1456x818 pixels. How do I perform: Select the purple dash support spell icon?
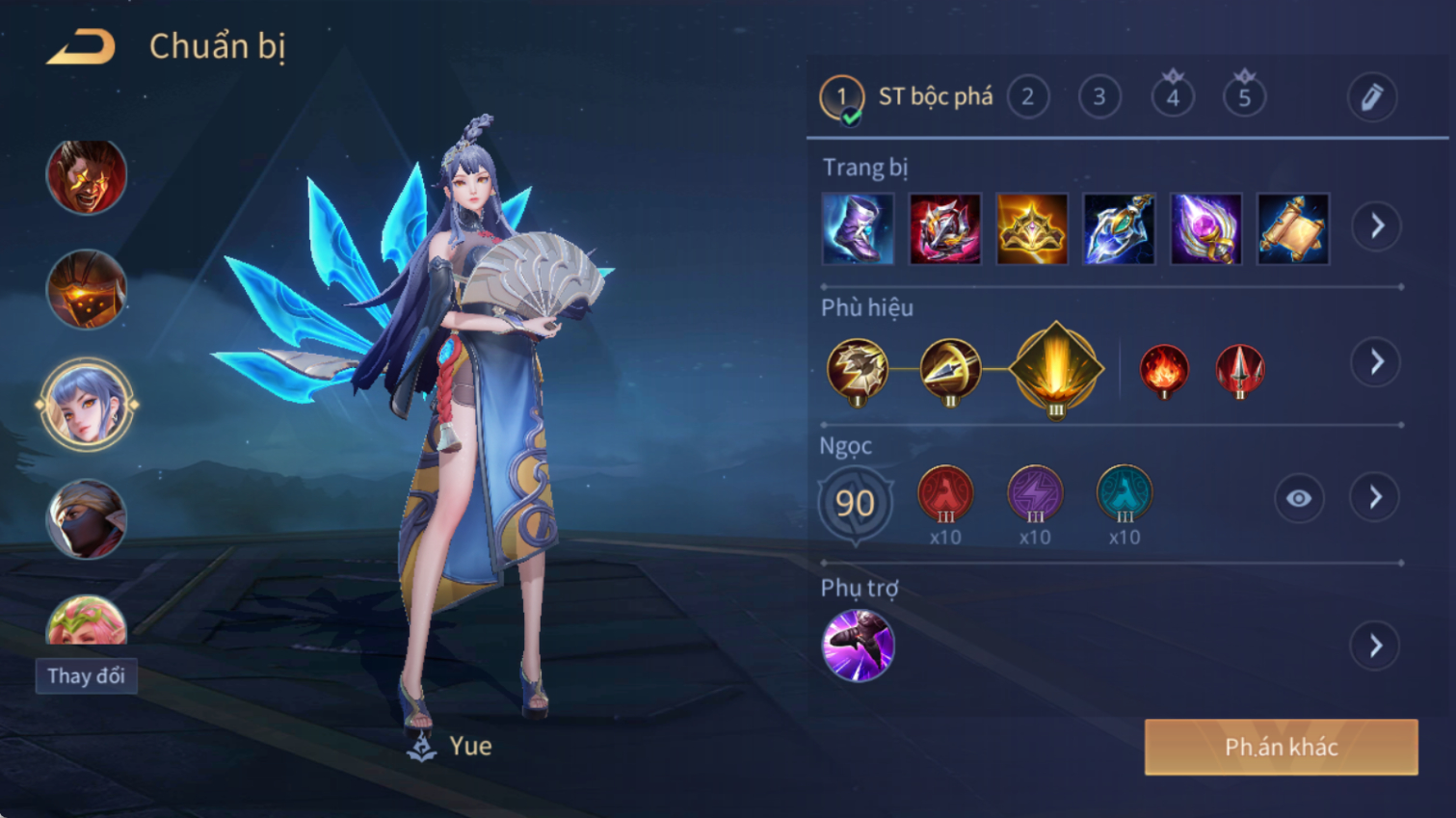click(858, 646)
